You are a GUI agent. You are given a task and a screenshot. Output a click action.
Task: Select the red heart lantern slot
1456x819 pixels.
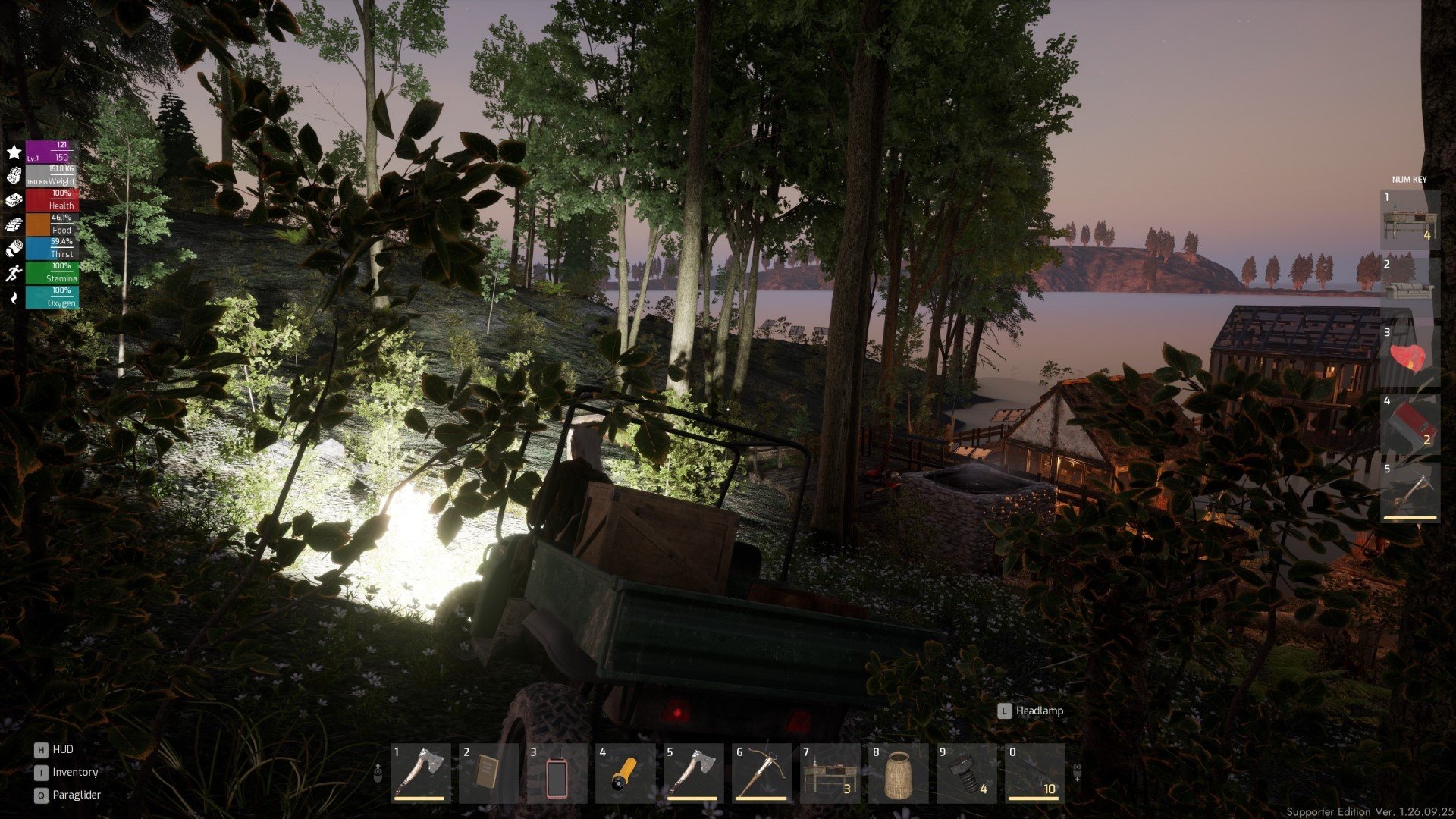1409,356
